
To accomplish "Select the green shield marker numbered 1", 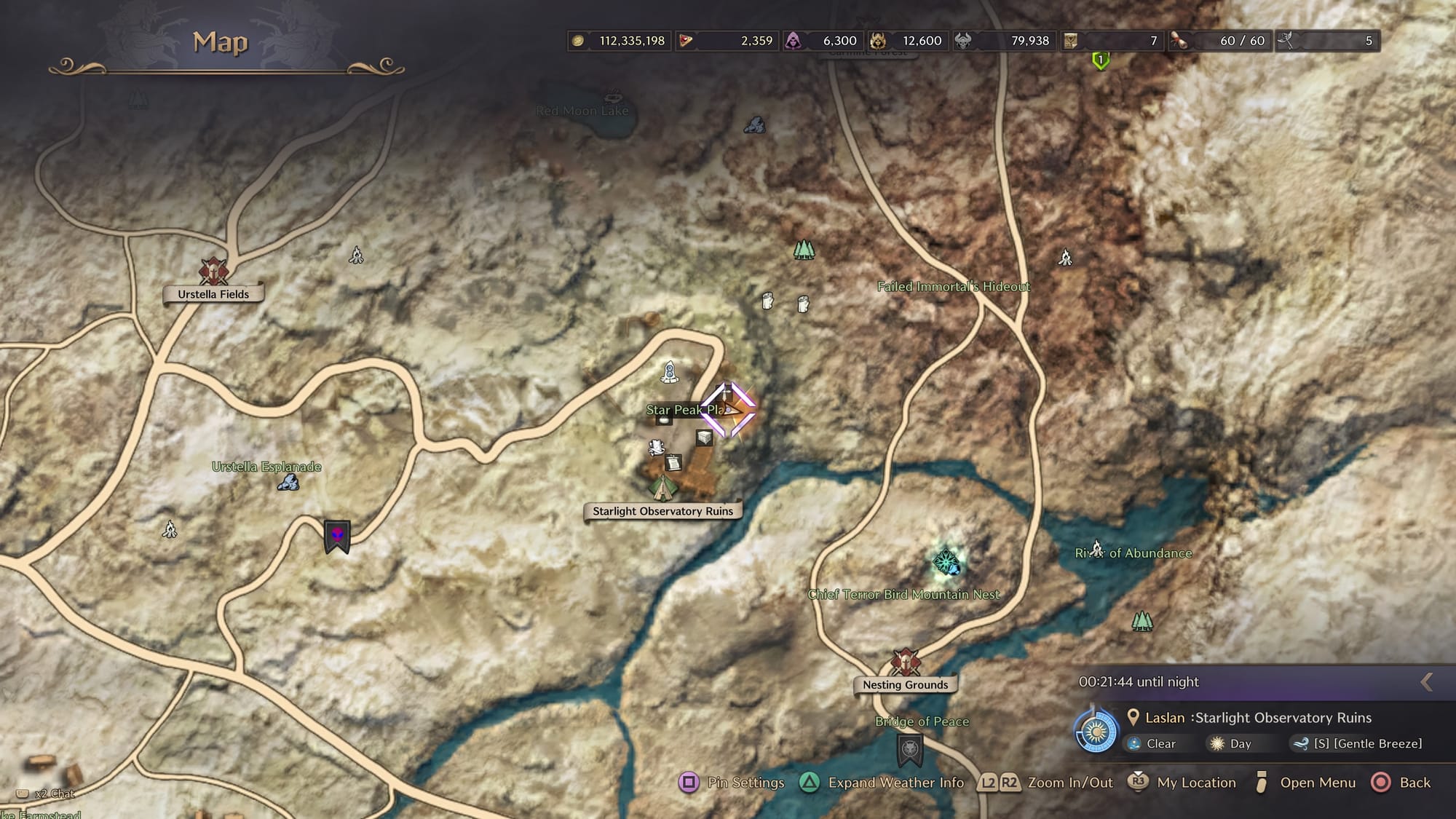I will click(1101, 60).
